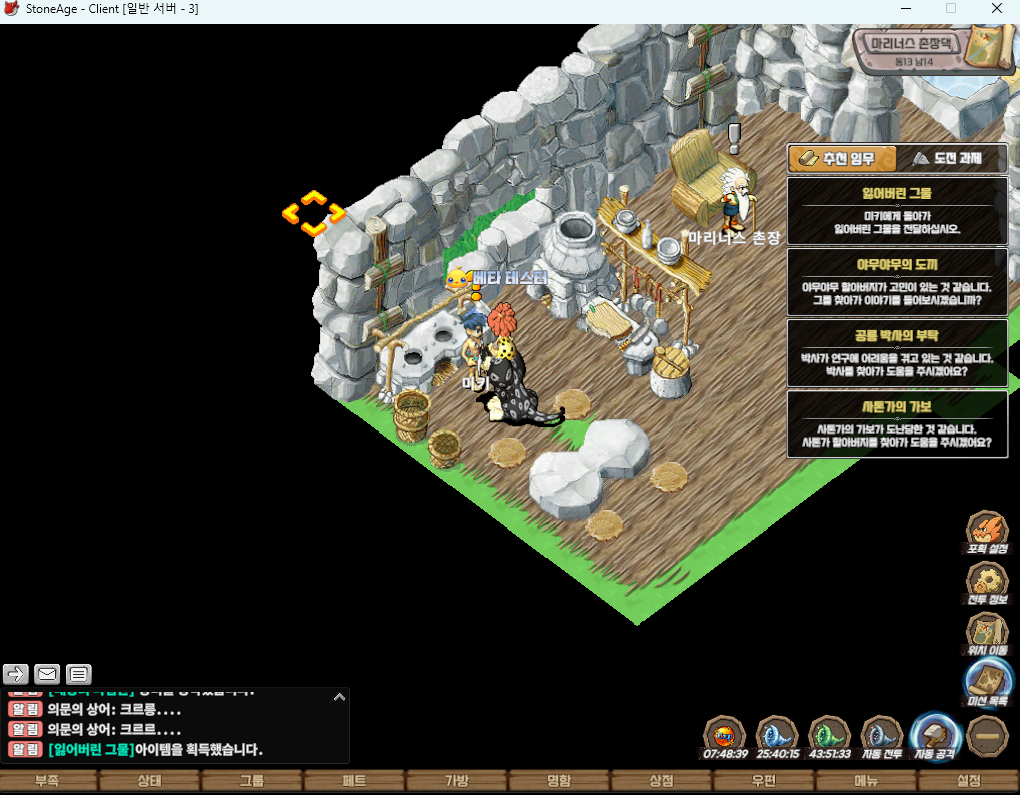Open the 상태 status menu
The height and width of the screenshot is (795, 1020).
(x=148, y=781)
